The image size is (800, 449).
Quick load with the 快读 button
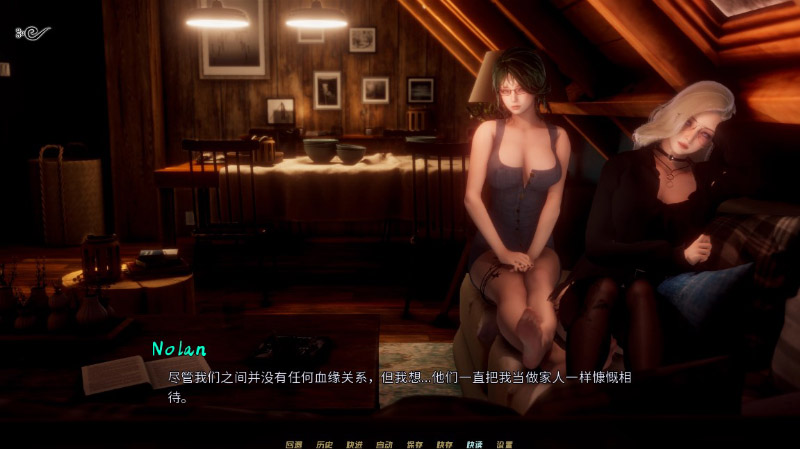coord(474,444)
